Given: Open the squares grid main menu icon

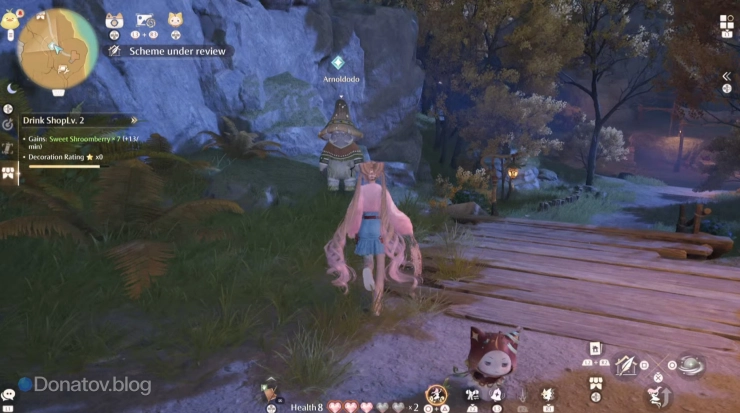Looking at the screenshot, I should coord(724,22).
